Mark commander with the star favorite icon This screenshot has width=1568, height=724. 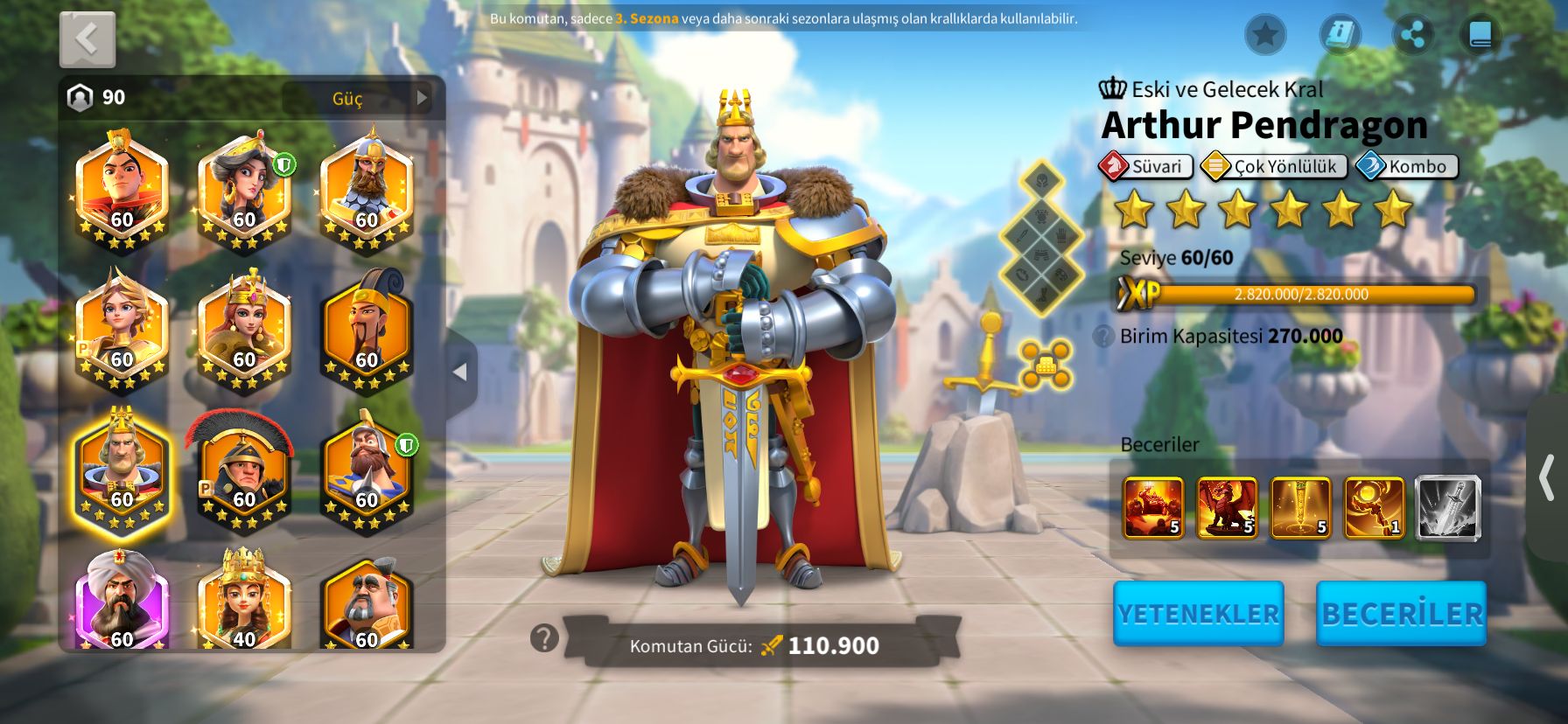click(1264, 35)
